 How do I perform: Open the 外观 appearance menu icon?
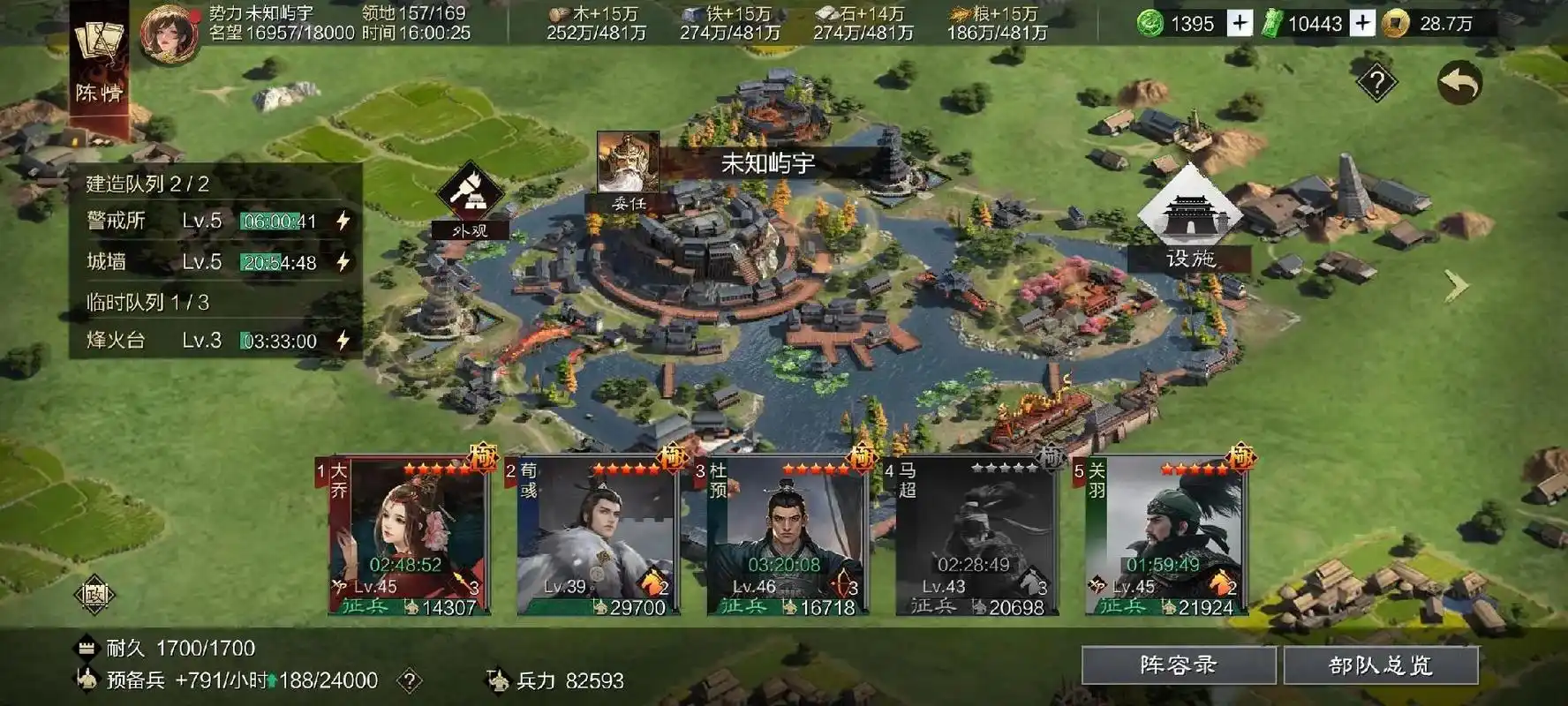(471, 196)
